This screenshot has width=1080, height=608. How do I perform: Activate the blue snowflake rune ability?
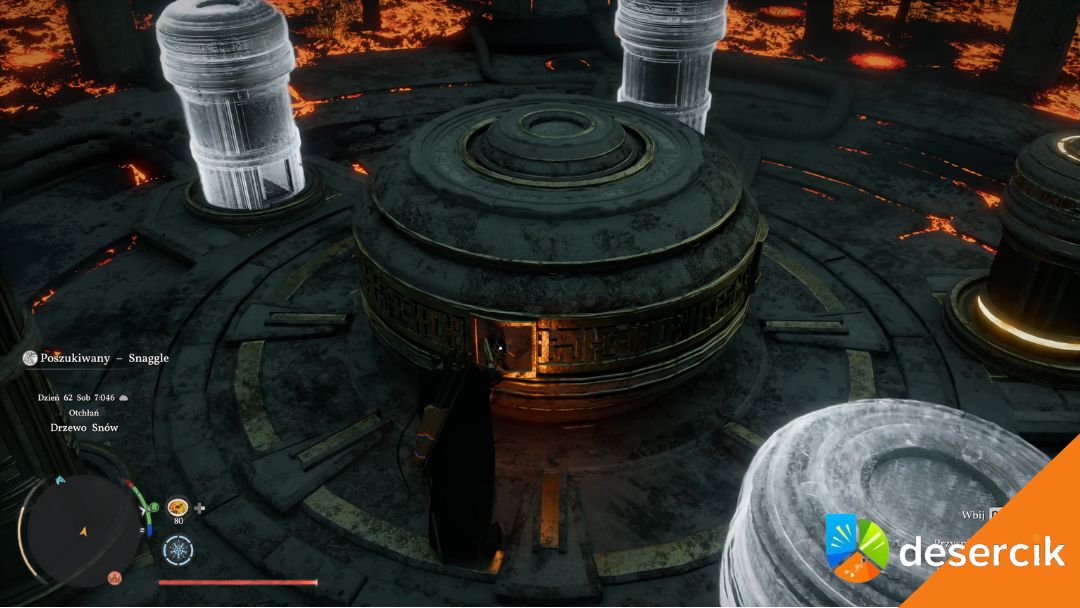[178, 549]
